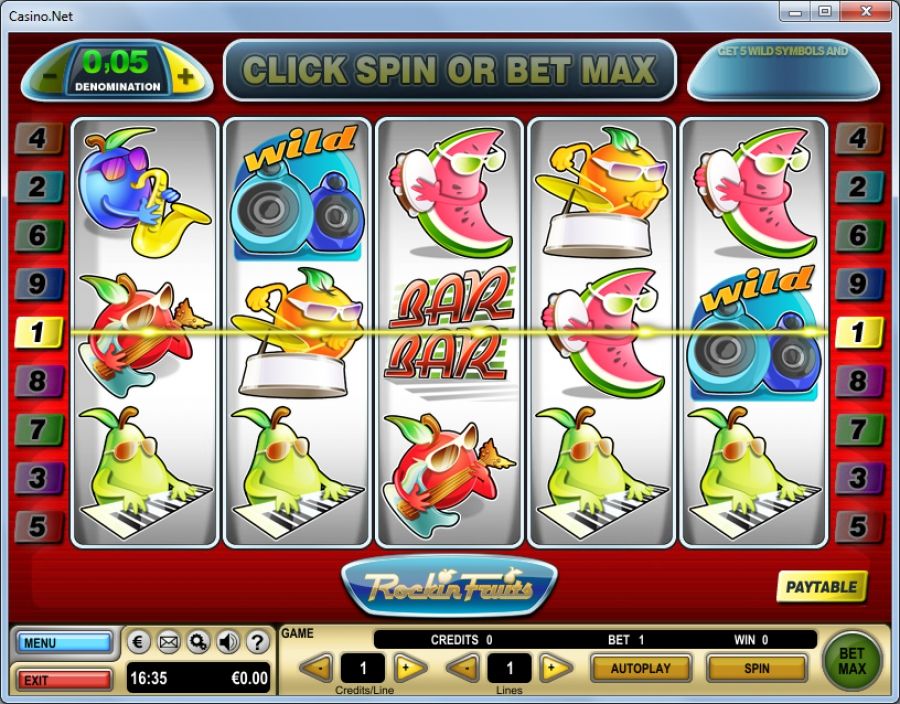
Task: Lower Credits/Line with the minus arrow
Action: click(316, 667)
